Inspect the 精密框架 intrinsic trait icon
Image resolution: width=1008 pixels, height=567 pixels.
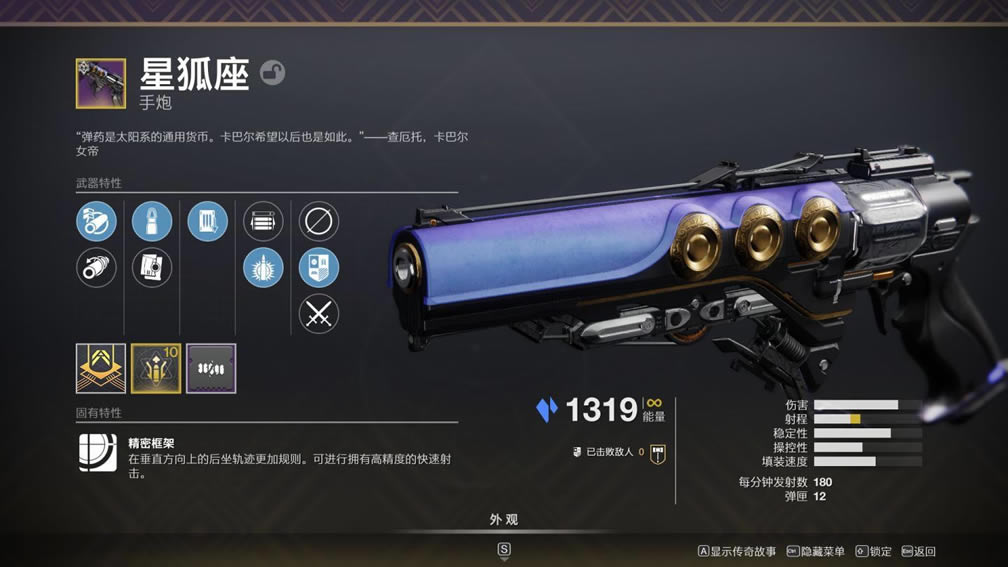pos(98,453)
